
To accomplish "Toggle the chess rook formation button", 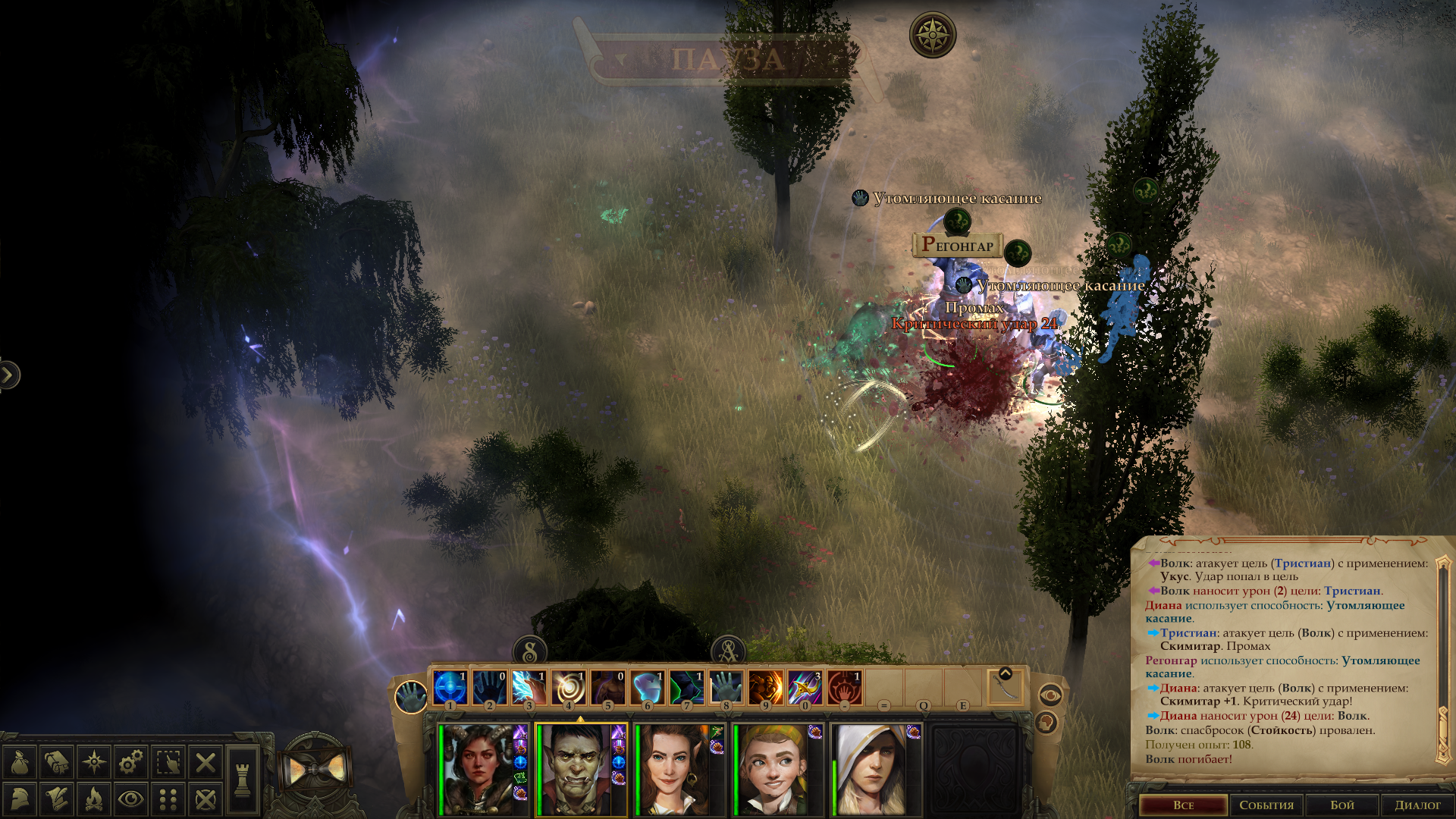I will (242, 780).
